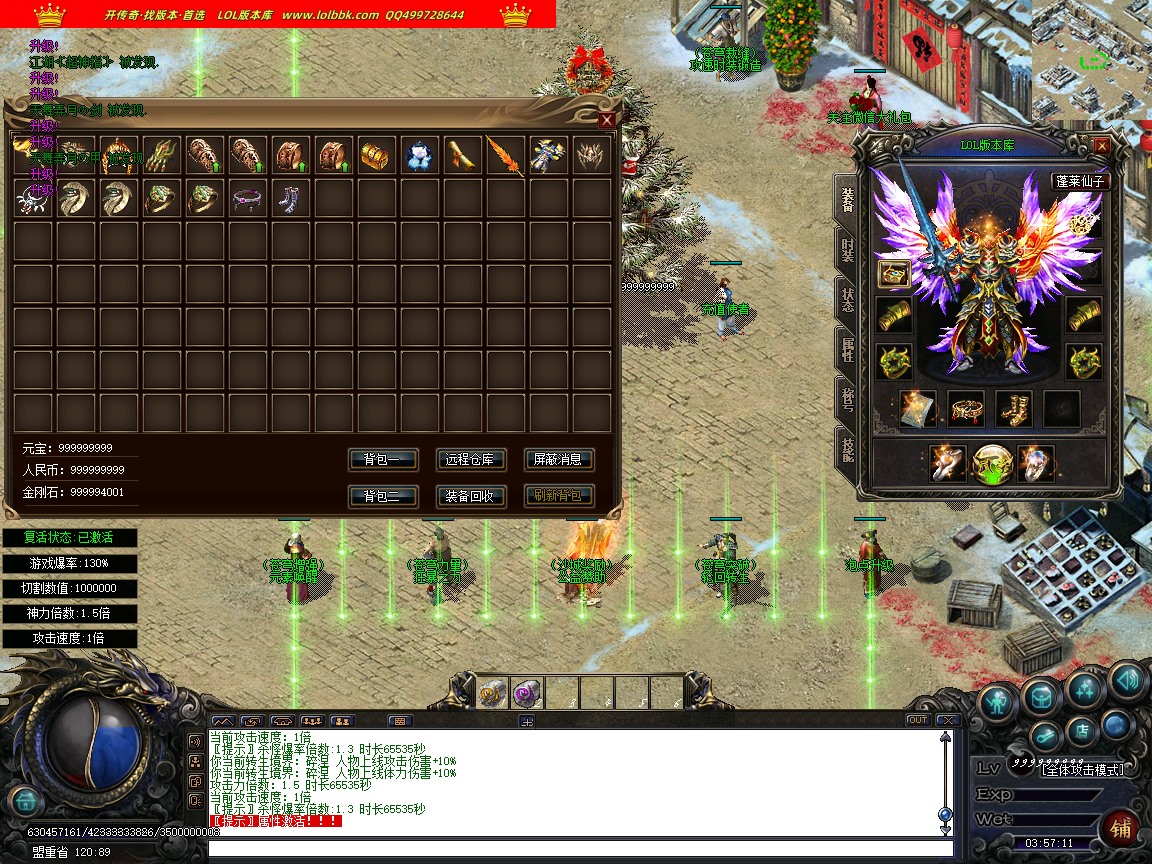The width and height of the screenshot is (1152, 864).
Task: Refresh the bag (刷新背包)
Action: click(x=558, y=496)
